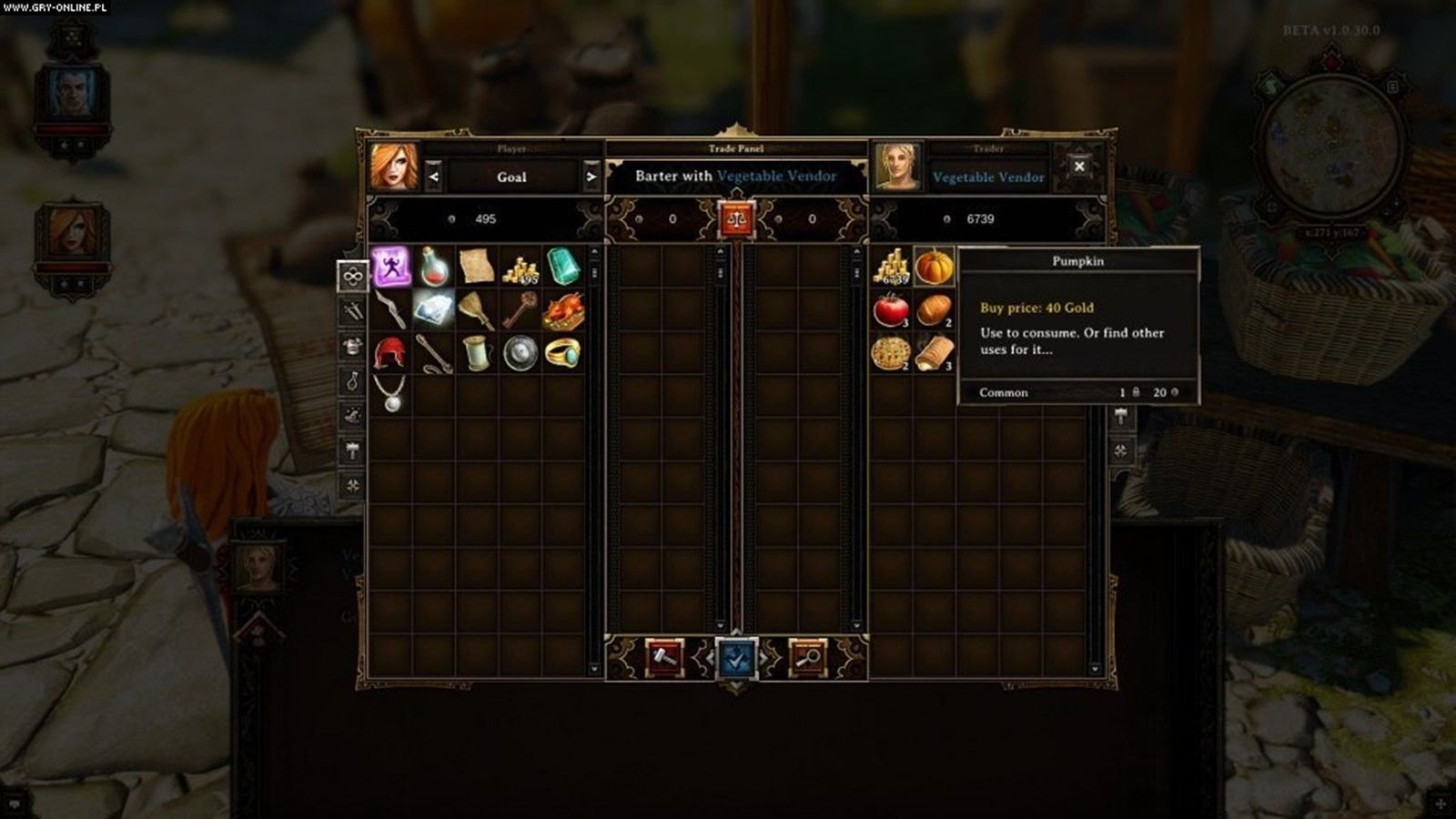Viewport: 1456px width, 819px height.
Task: Click the balance scales offer button
Action: click(x=736, y=219)
